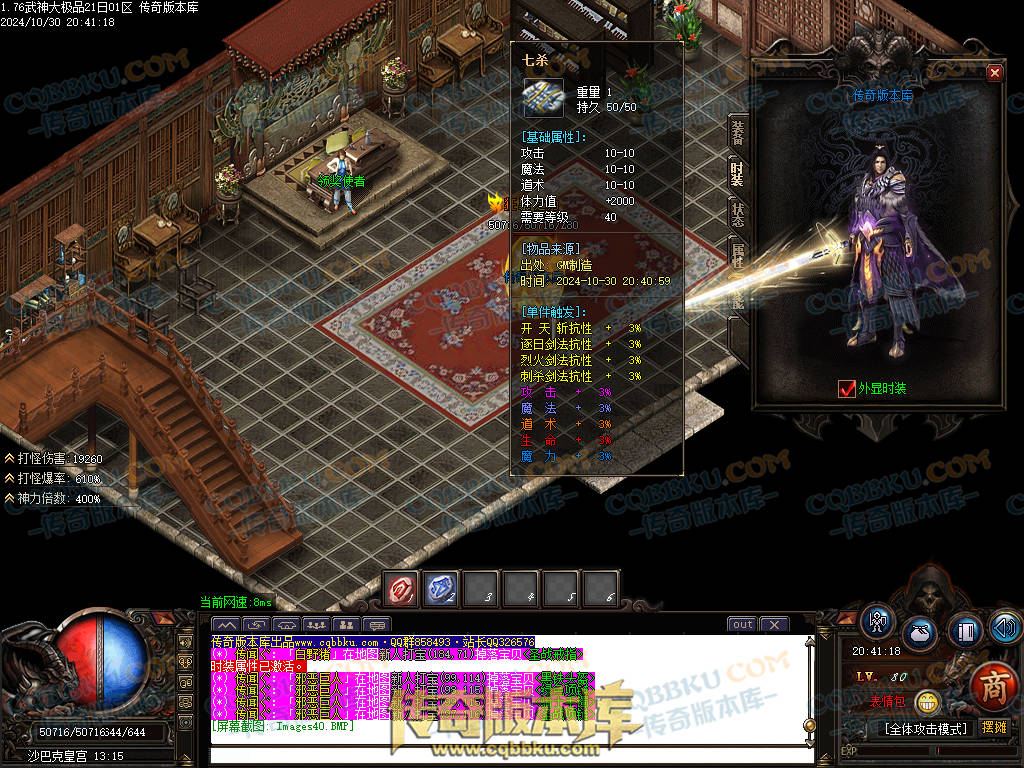The image size is (1024, 768).
Task: Toggle the 外显时装 checkbox
Action: tap(847, 389)
